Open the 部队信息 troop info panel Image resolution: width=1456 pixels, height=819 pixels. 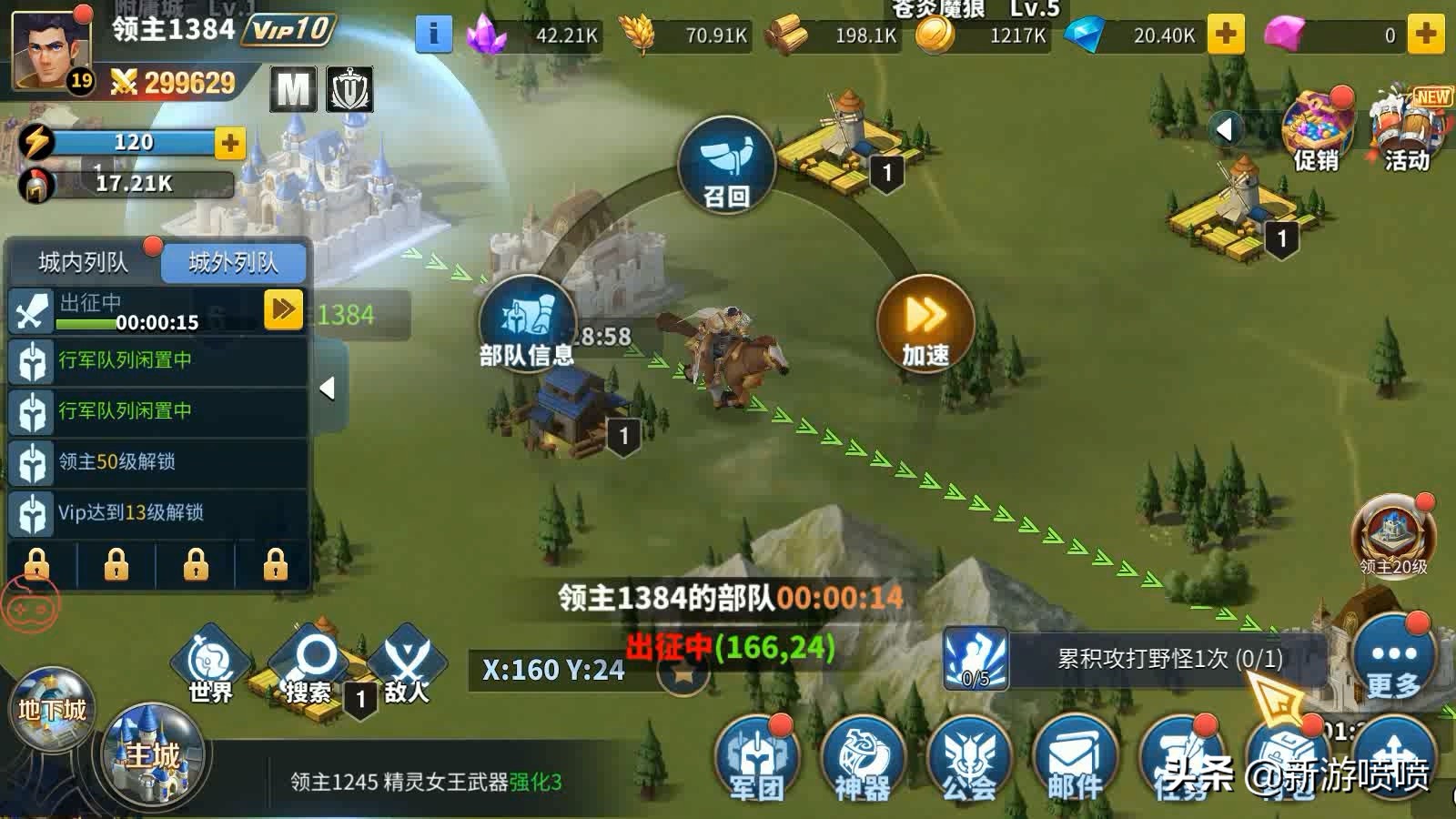(526, 328)
